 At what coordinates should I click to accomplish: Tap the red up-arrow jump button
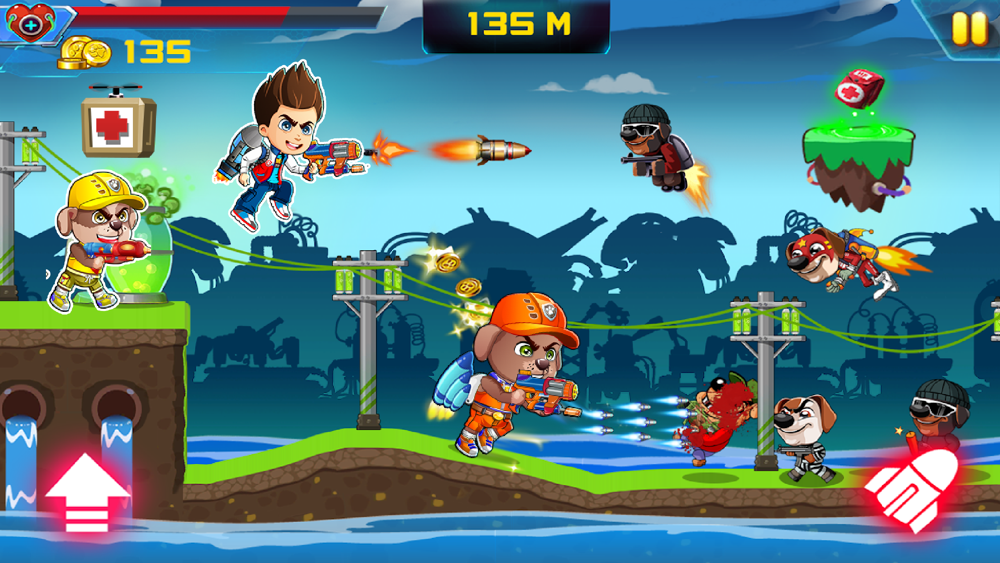87,493
